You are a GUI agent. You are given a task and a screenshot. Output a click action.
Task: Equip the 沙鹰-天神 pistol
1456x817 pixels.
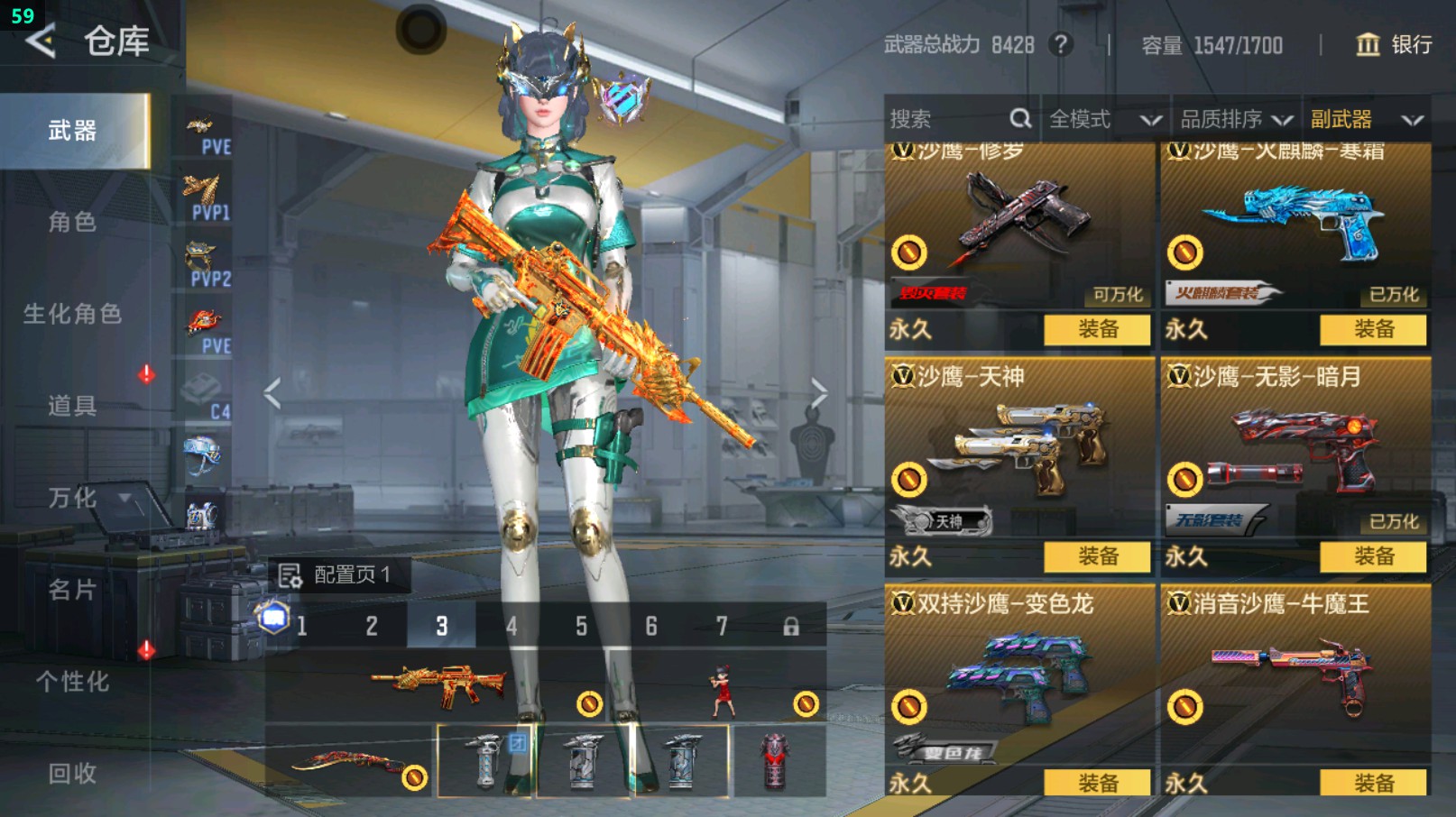click(1097, 556)
